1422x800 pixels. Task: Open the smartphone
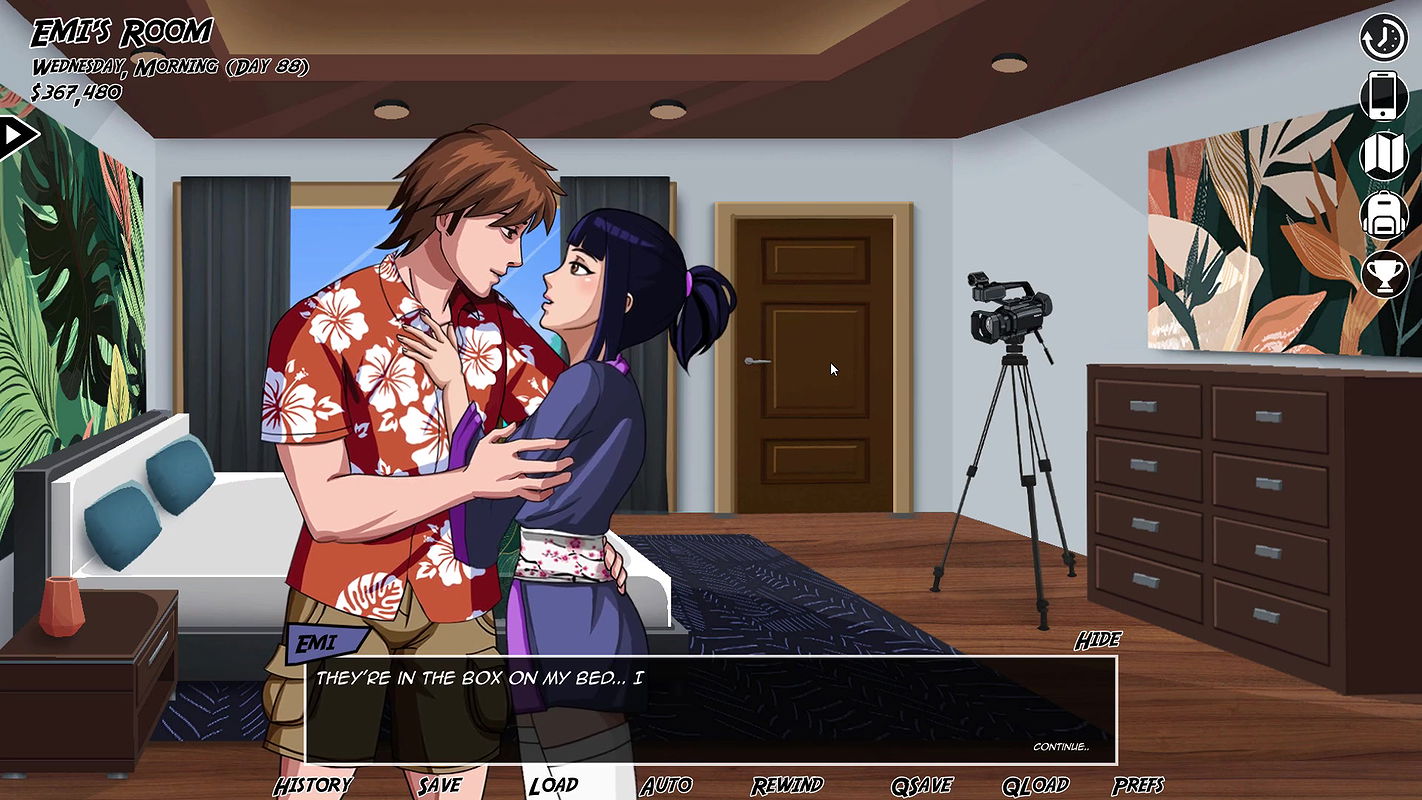1384,96
